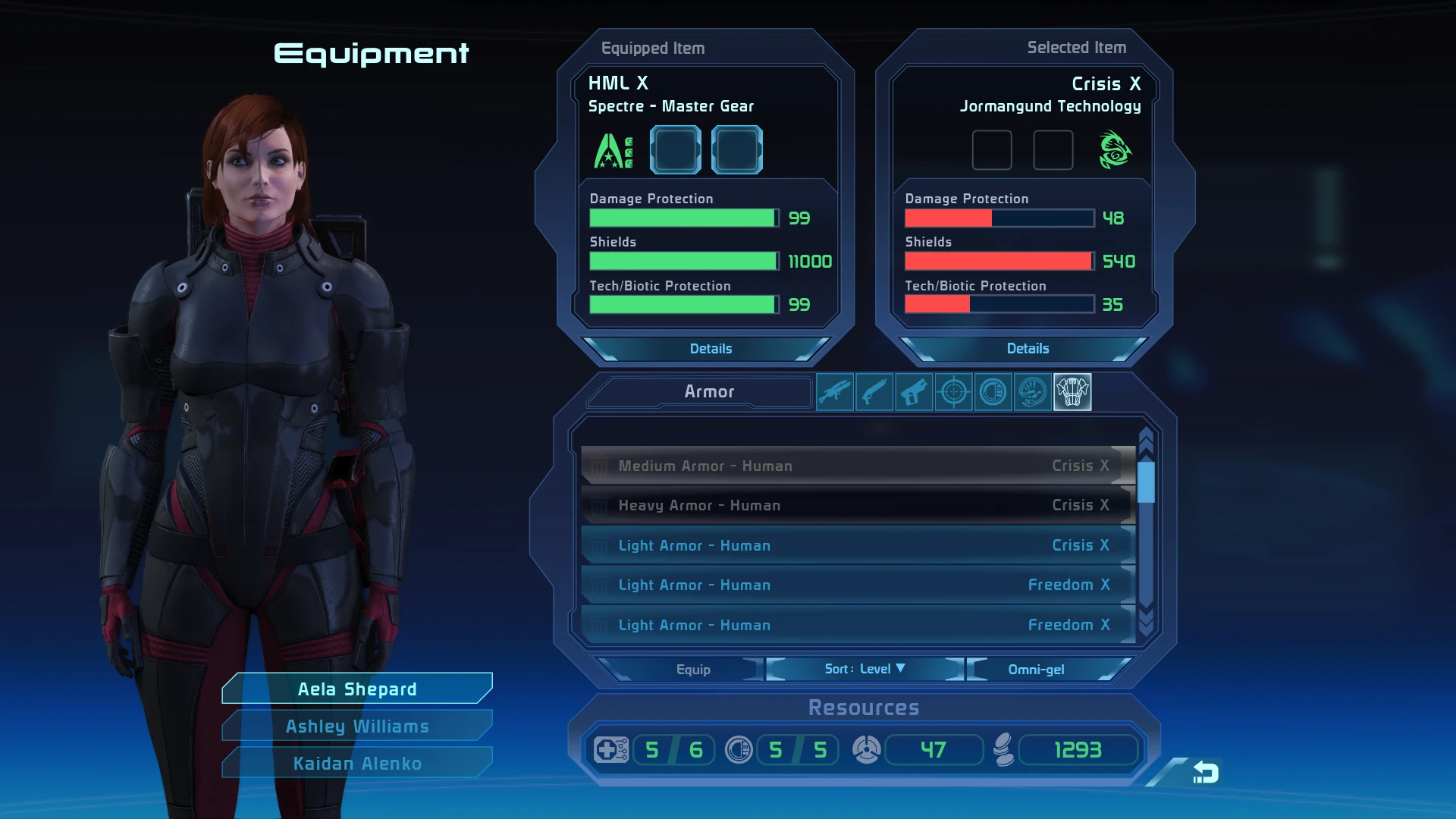The height and width of the screenshot is (819, 1456).
Task: Open Details for the Crisis X armor
Action: pos(1028,348)
